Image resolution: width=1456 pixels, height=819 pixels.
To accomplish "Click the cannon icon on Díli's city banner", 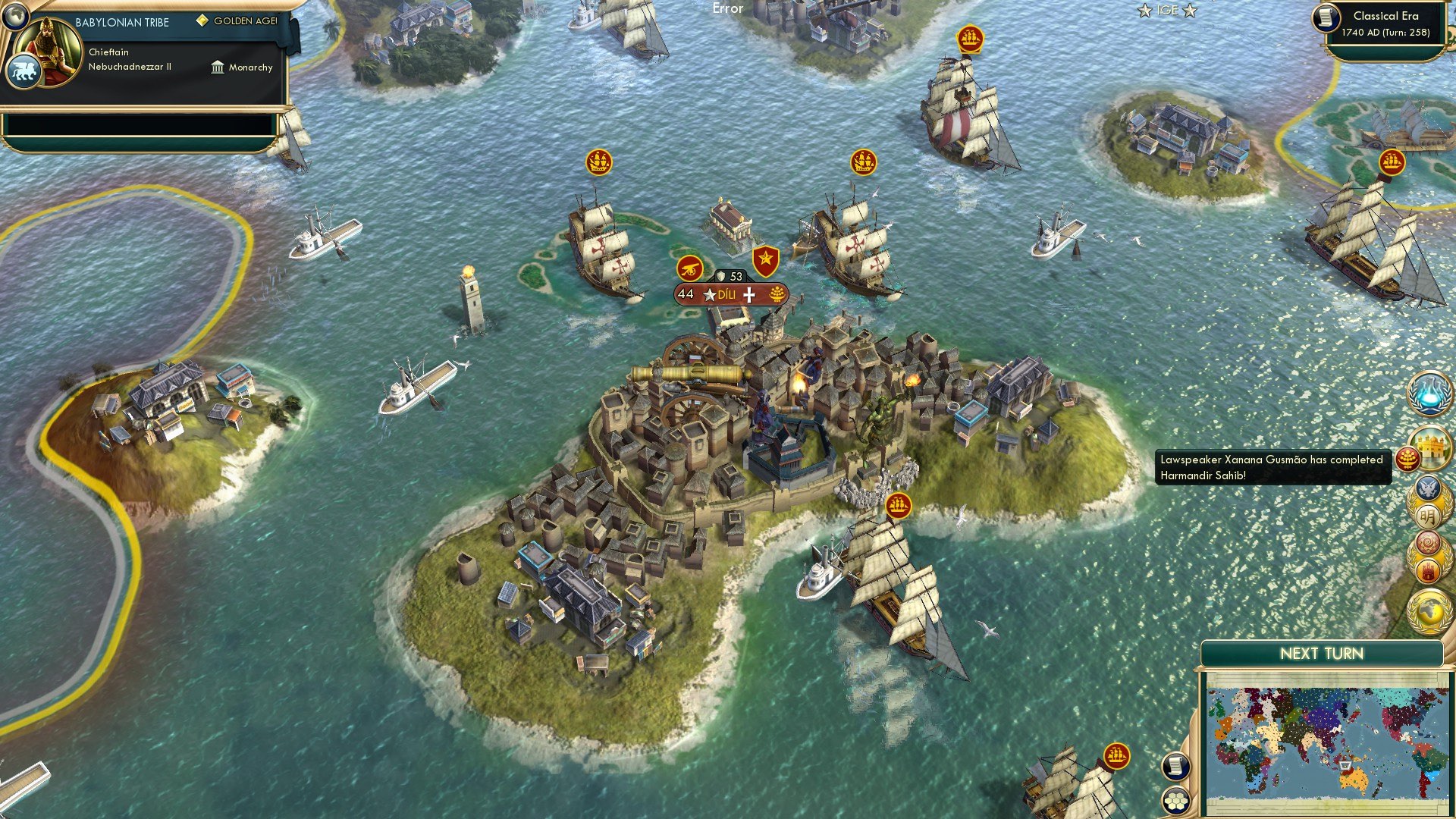I will pyautogui.click(x=689, y=267).
